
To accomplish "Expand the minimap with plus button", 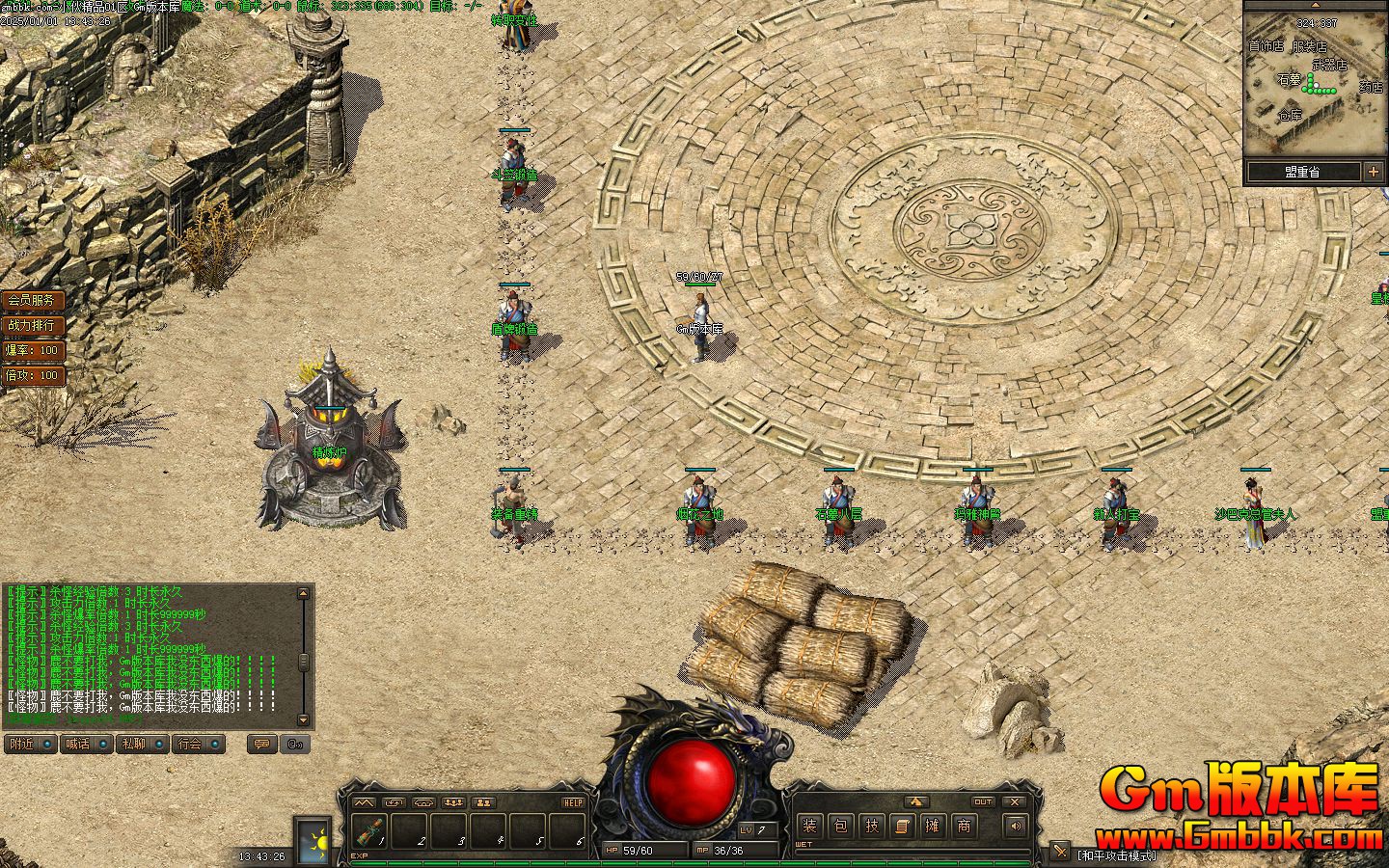I will click(x=1373, y=172).
